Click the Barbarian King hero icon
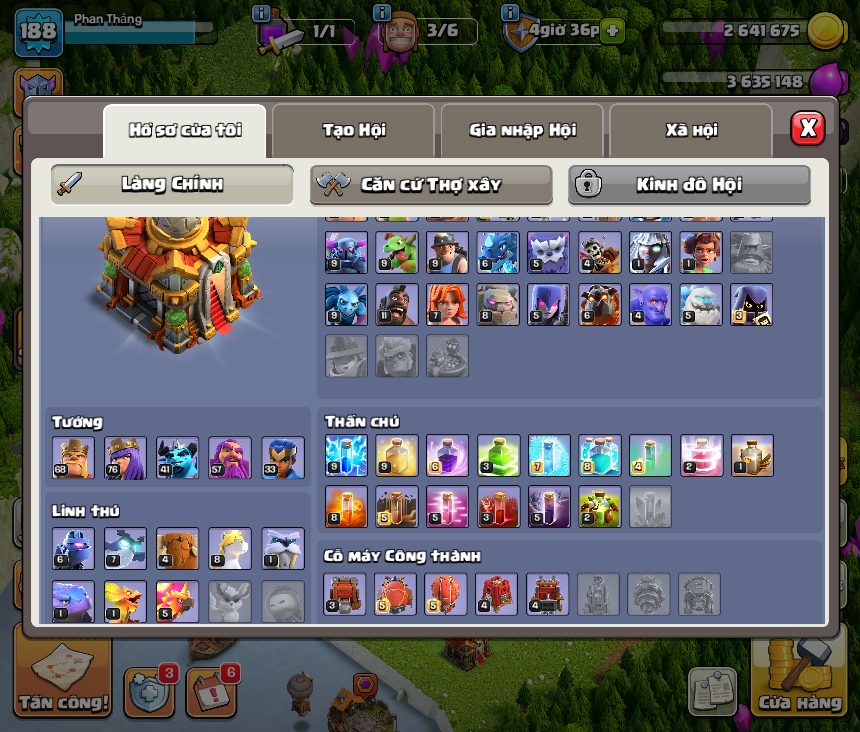 tap(73, 457)
